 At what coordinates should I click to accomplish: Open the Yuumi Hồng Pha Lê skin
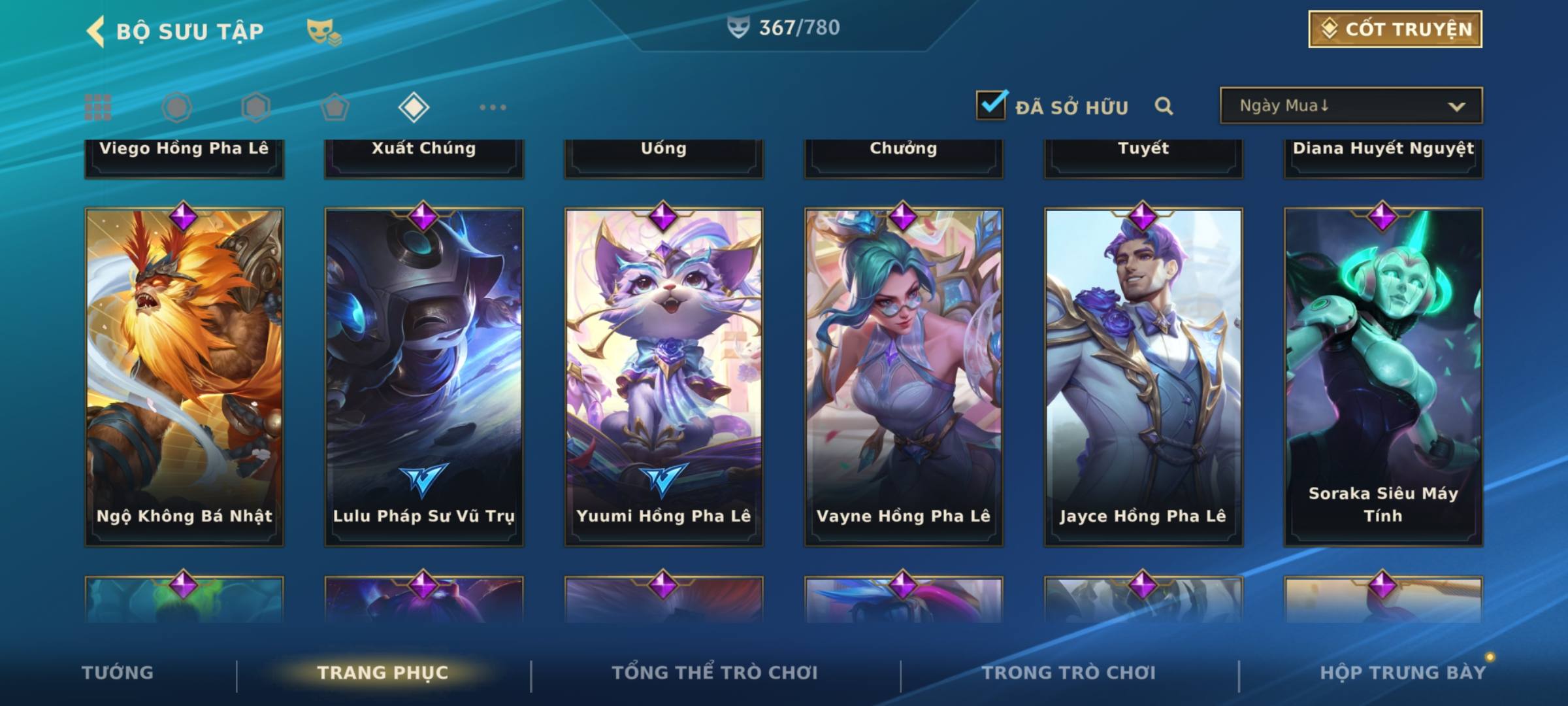click(664, 376)
